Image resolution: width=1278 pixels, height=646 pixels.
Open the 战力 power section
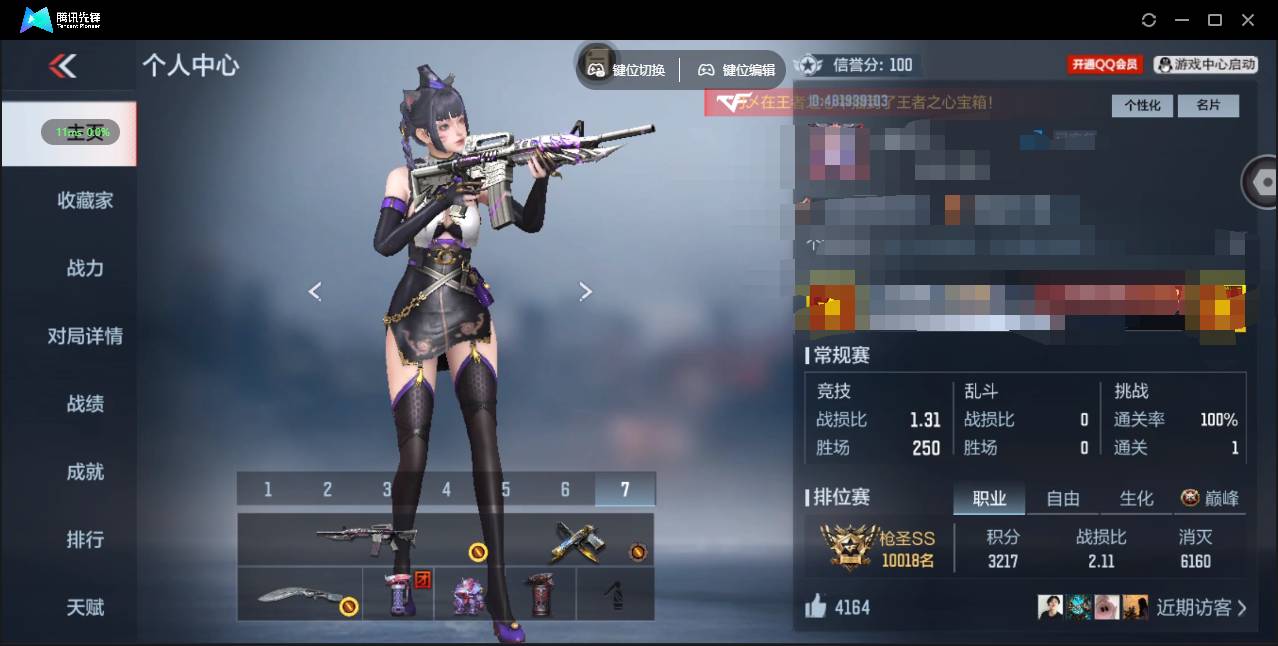85,268
